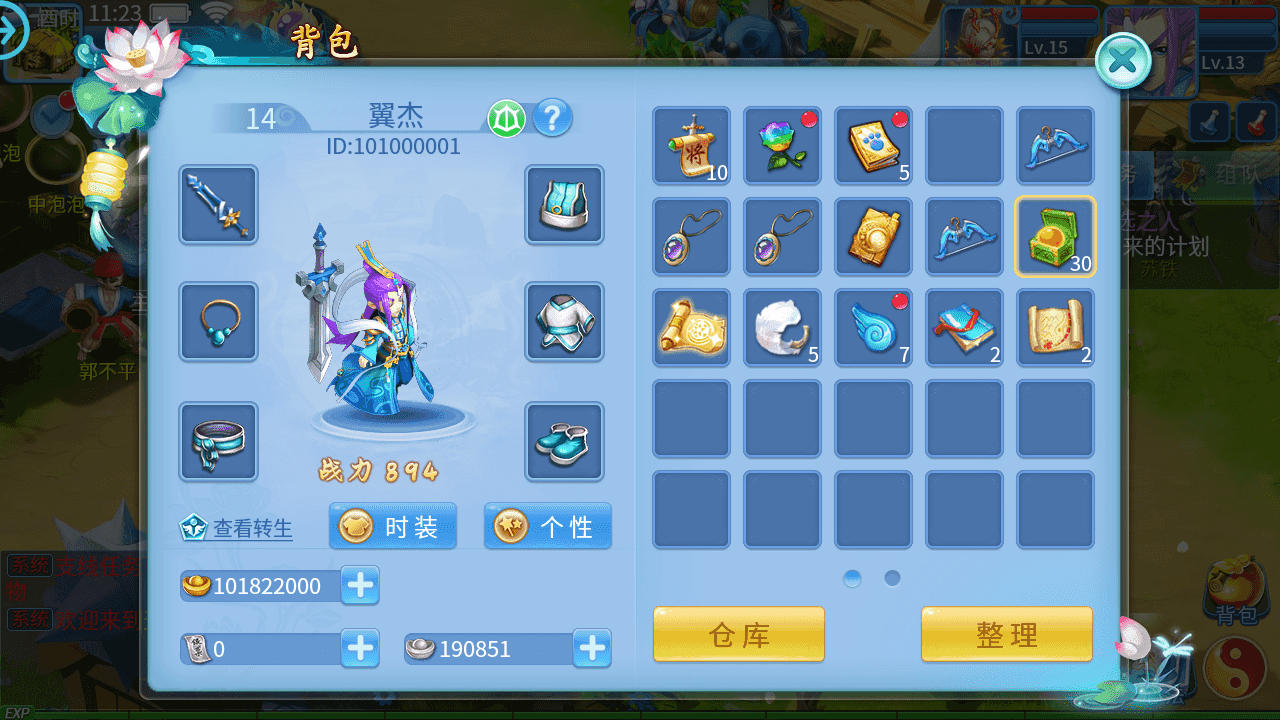1280x720 pixels.
Task: Select the green treasure chest item
Action: [1055, 237]
